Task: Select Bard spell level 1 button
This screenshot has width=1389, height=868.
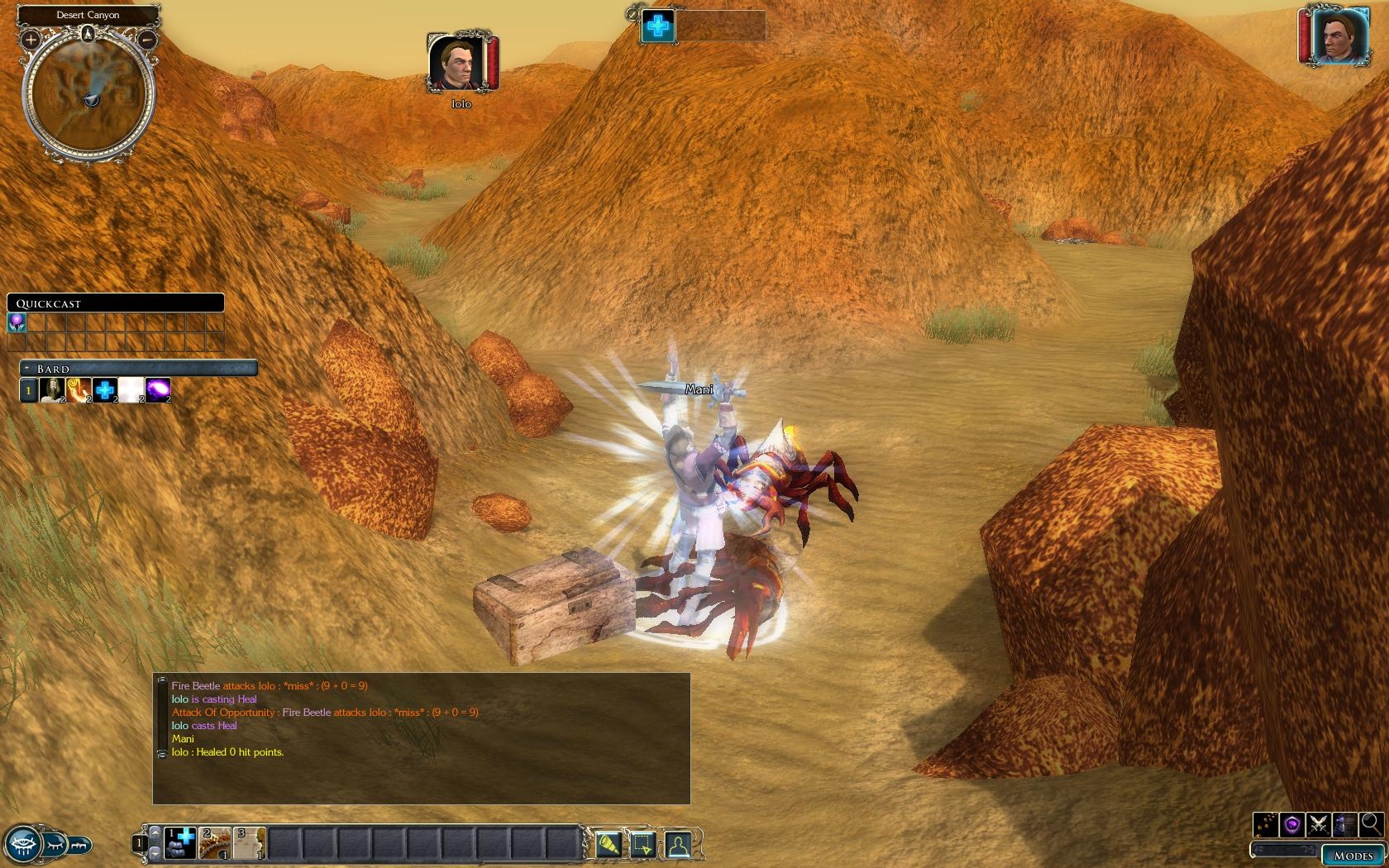Action: click(x=28, y=389)
